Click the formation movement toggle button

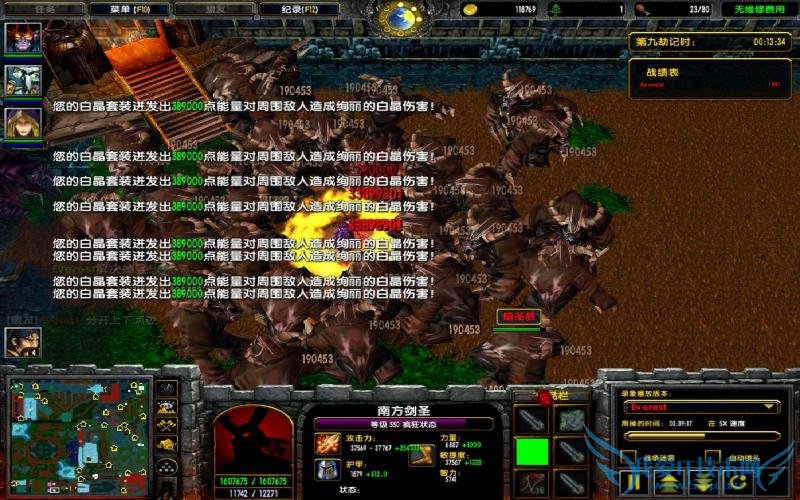tap(167, 464)
